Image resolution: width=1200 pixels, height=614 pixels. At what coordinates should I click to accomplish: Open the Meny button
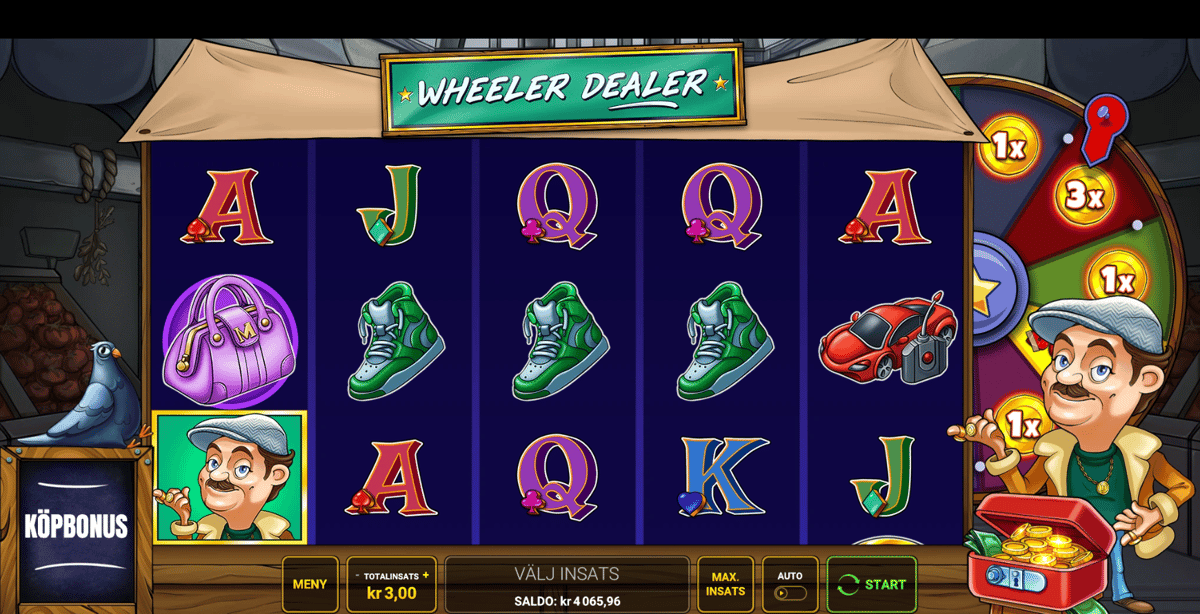tap(310, 584)
